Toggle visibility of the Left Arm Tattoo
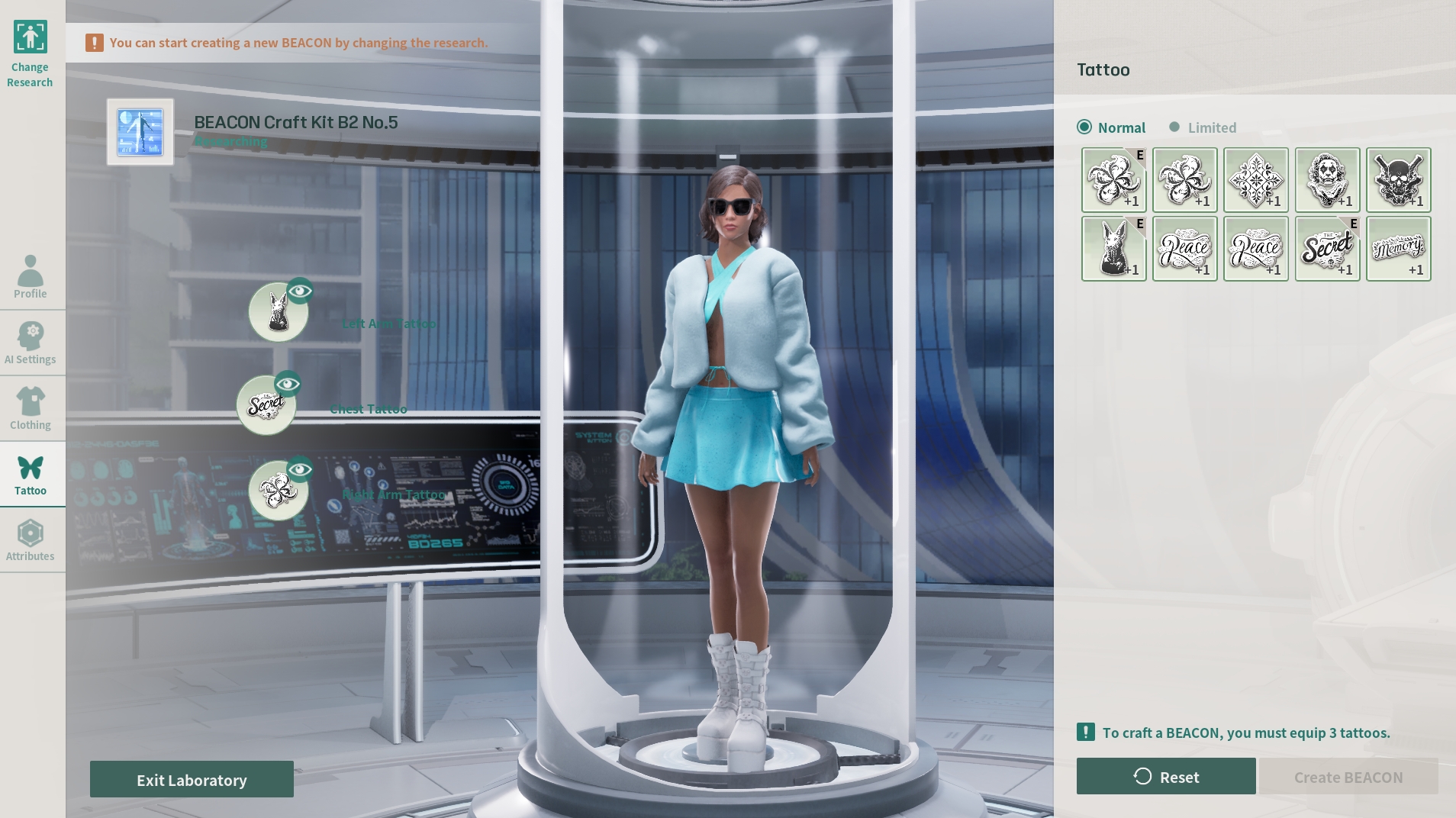This screenshot has height=818, width=1456. (301, 291)
